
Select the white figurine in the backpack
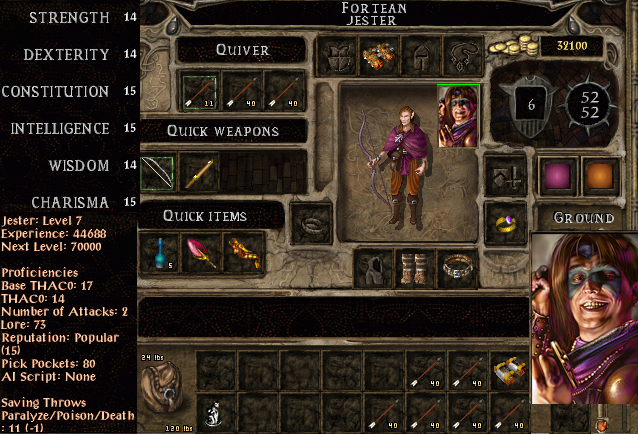(214, 412)
